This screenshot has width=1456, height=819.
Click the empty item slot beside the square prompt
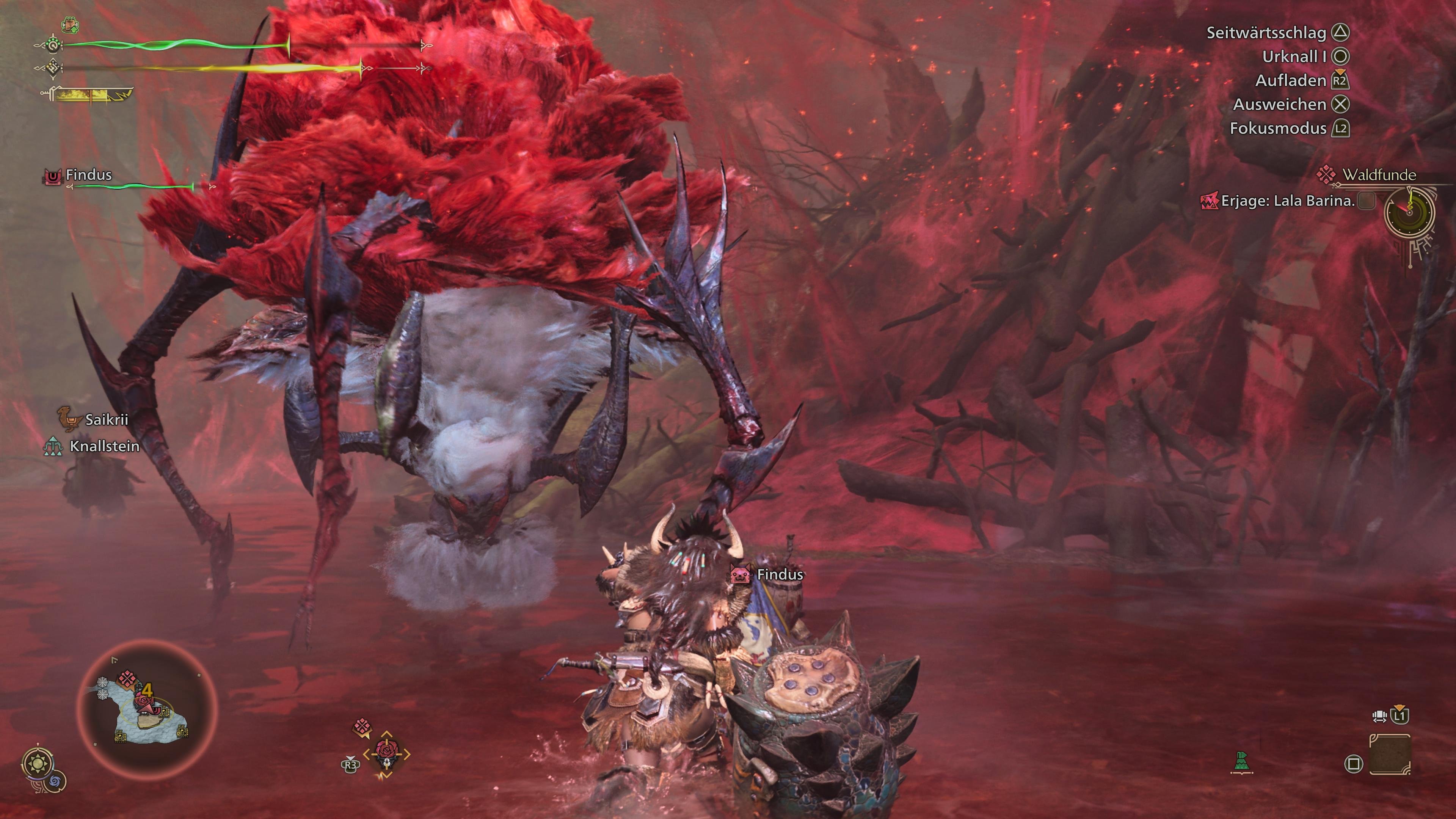pos(1389,755)
